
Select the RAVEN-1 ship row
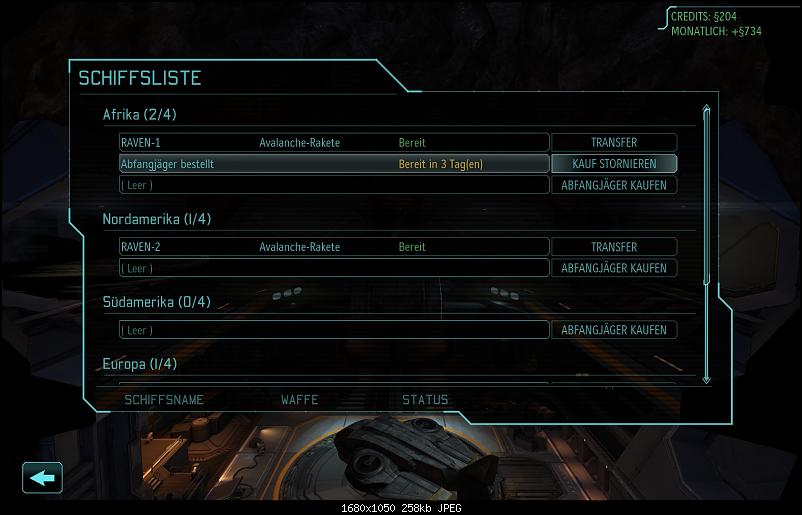334,143
